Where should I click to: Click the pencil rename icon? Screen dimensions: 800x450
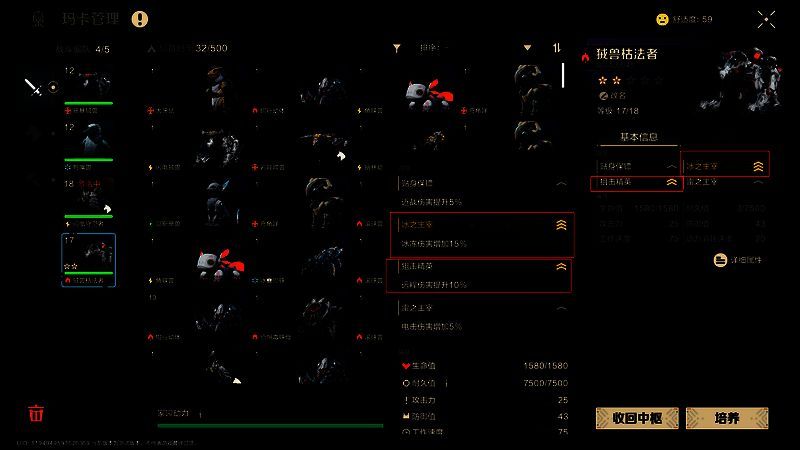point(604,96)
